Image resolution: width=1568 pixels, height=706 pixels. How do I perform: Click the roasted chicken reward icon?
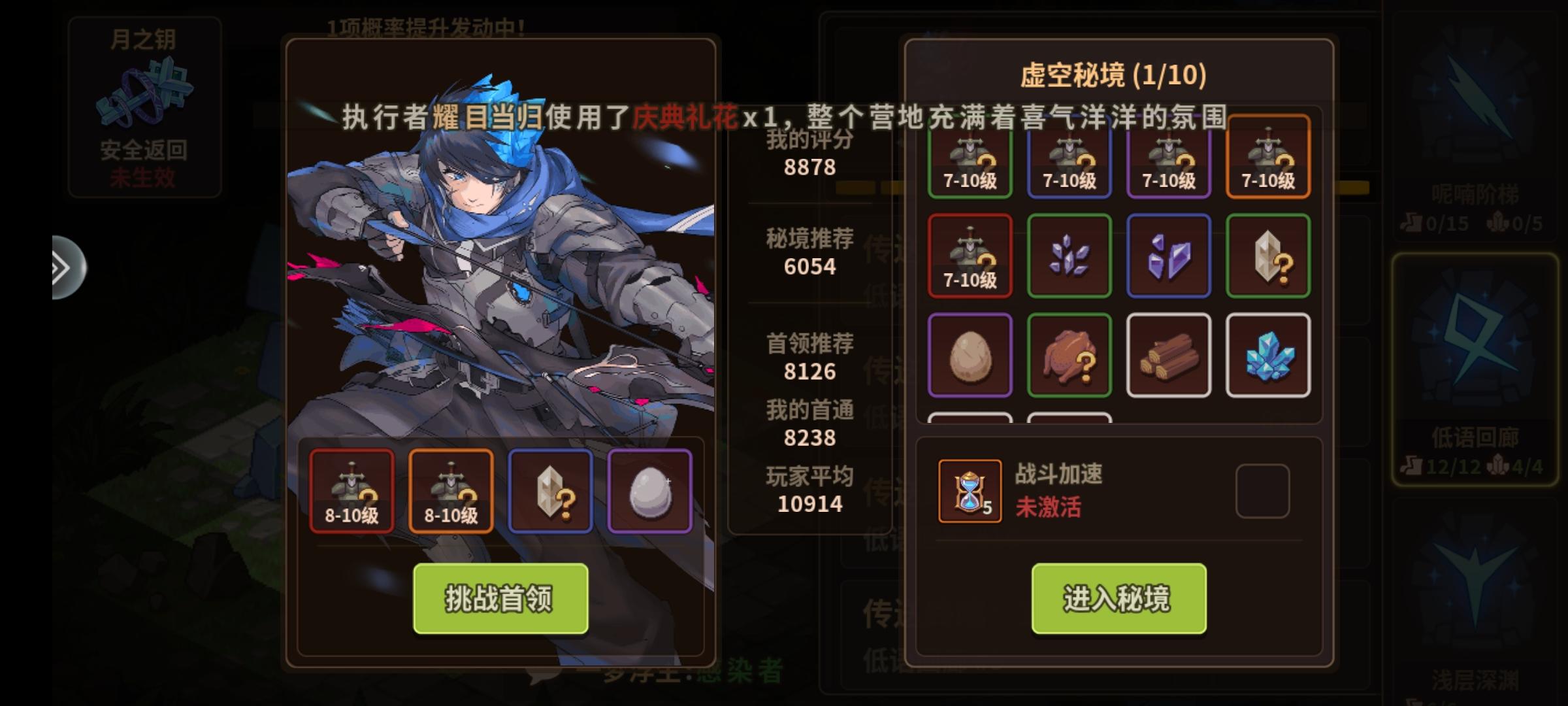1070,354
